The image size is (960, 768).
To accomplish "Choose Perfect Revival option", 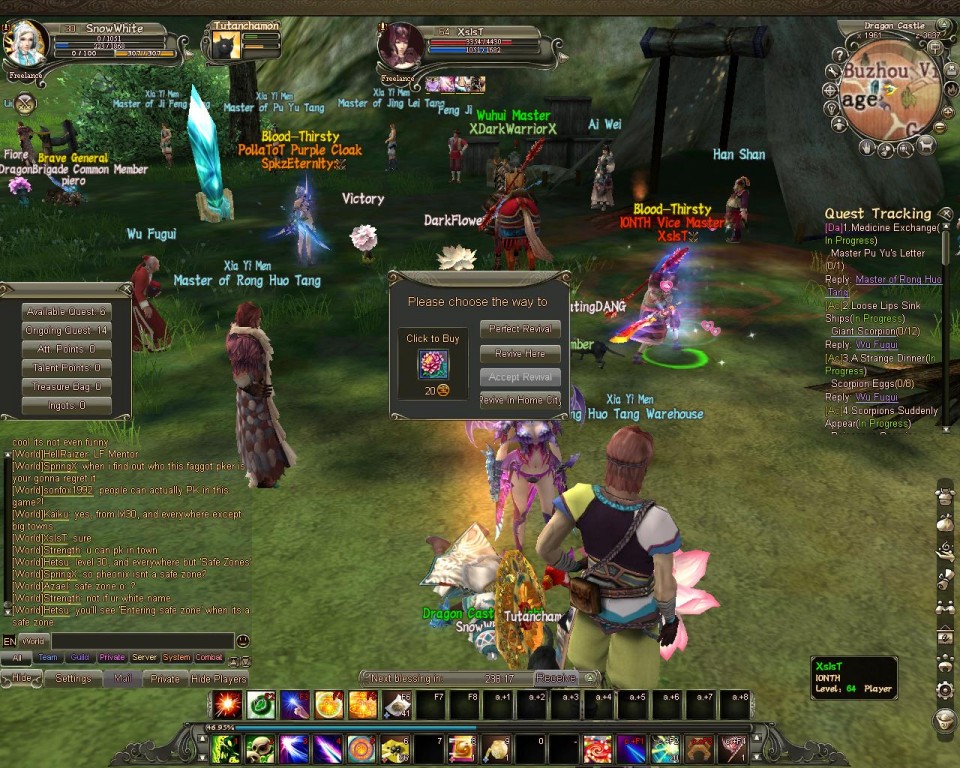I will pyautogui.click(x=520, y=329).
